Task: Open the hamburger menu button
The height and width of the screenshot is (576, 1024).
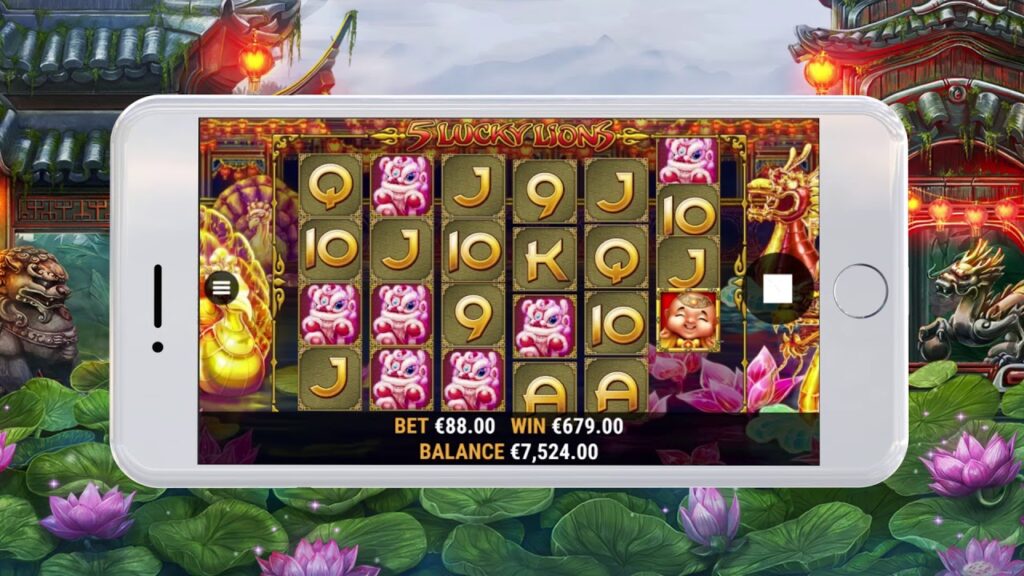Action: pyautogui.click(x=221, y=287)
